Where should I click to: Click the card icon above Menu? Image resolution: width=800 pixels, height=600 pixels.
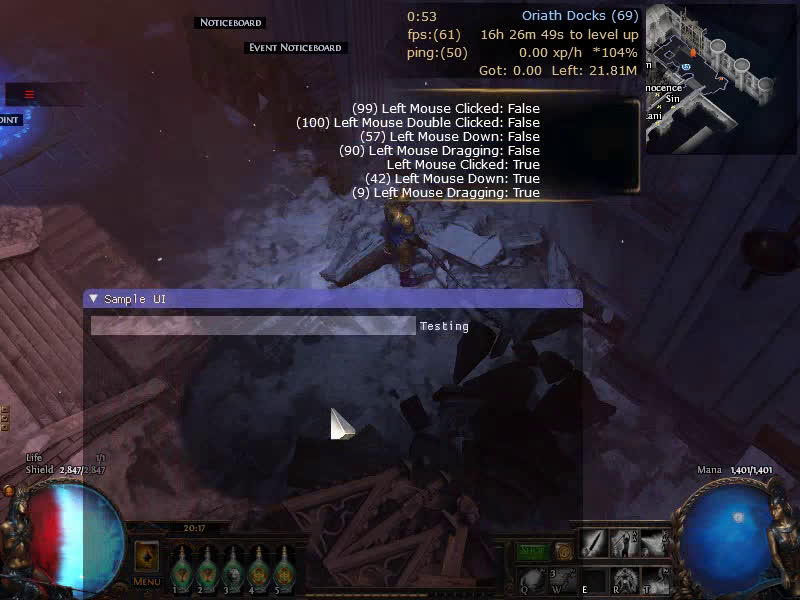click(x=146, y=556)
